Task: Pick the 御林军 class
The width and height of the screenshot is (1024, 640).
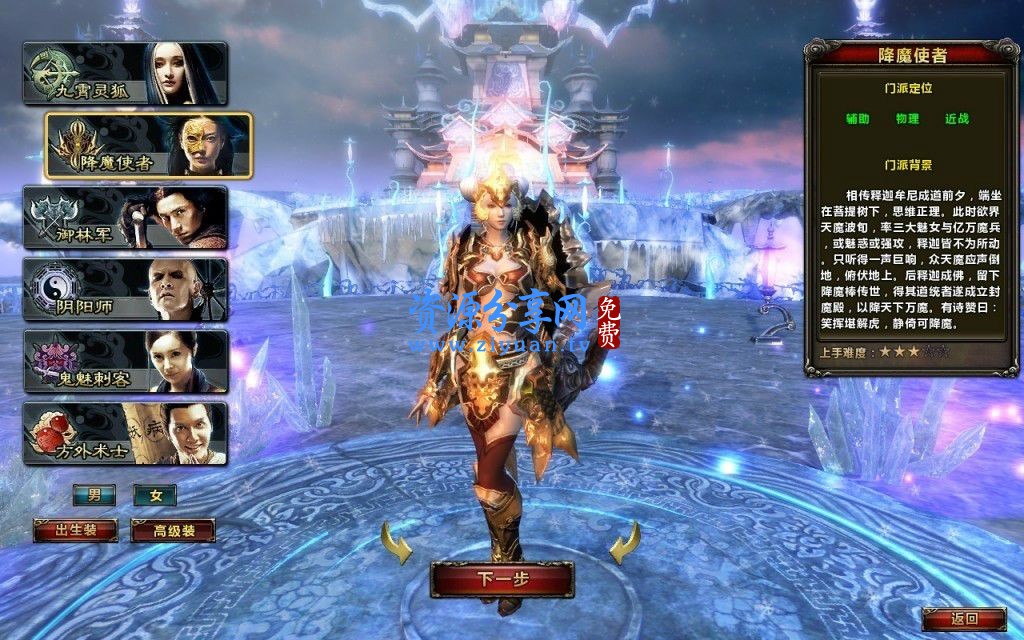Action: (x=125, y=217)
